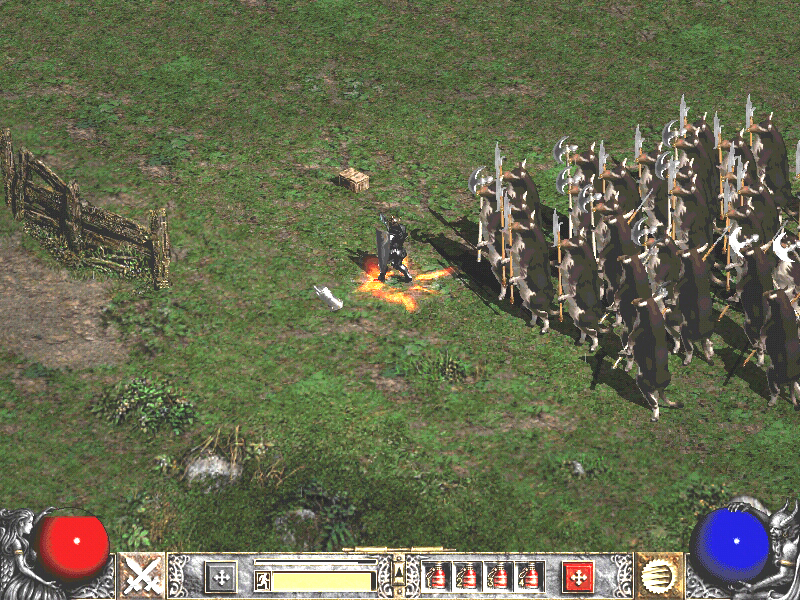The height and width of the screenshot is (600, 800).
Task: Click the red plus new skill button
Action: (578, 576)
